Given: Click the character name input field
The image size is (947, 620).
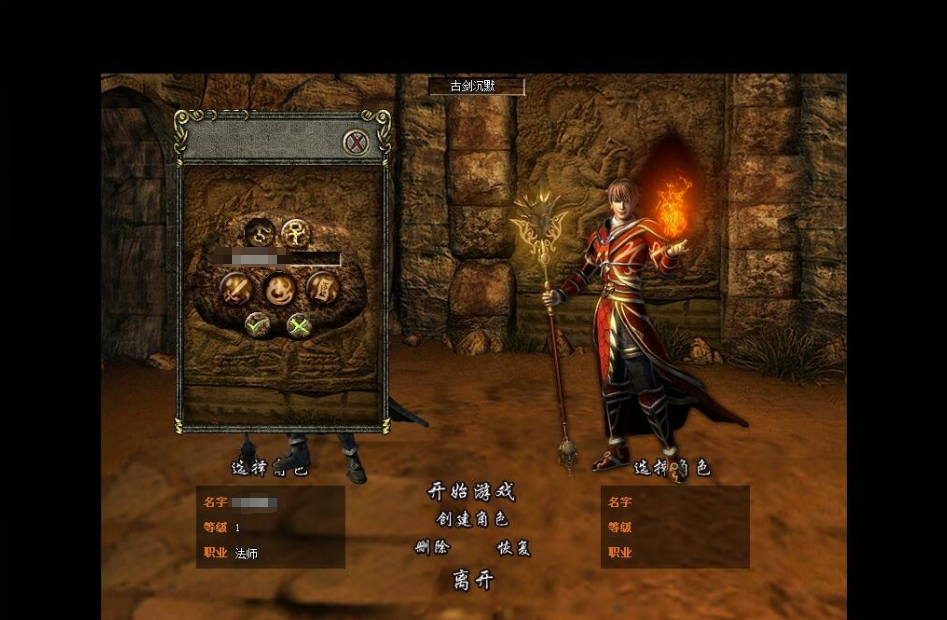Looking at the screenshot, I should (285, 258).
